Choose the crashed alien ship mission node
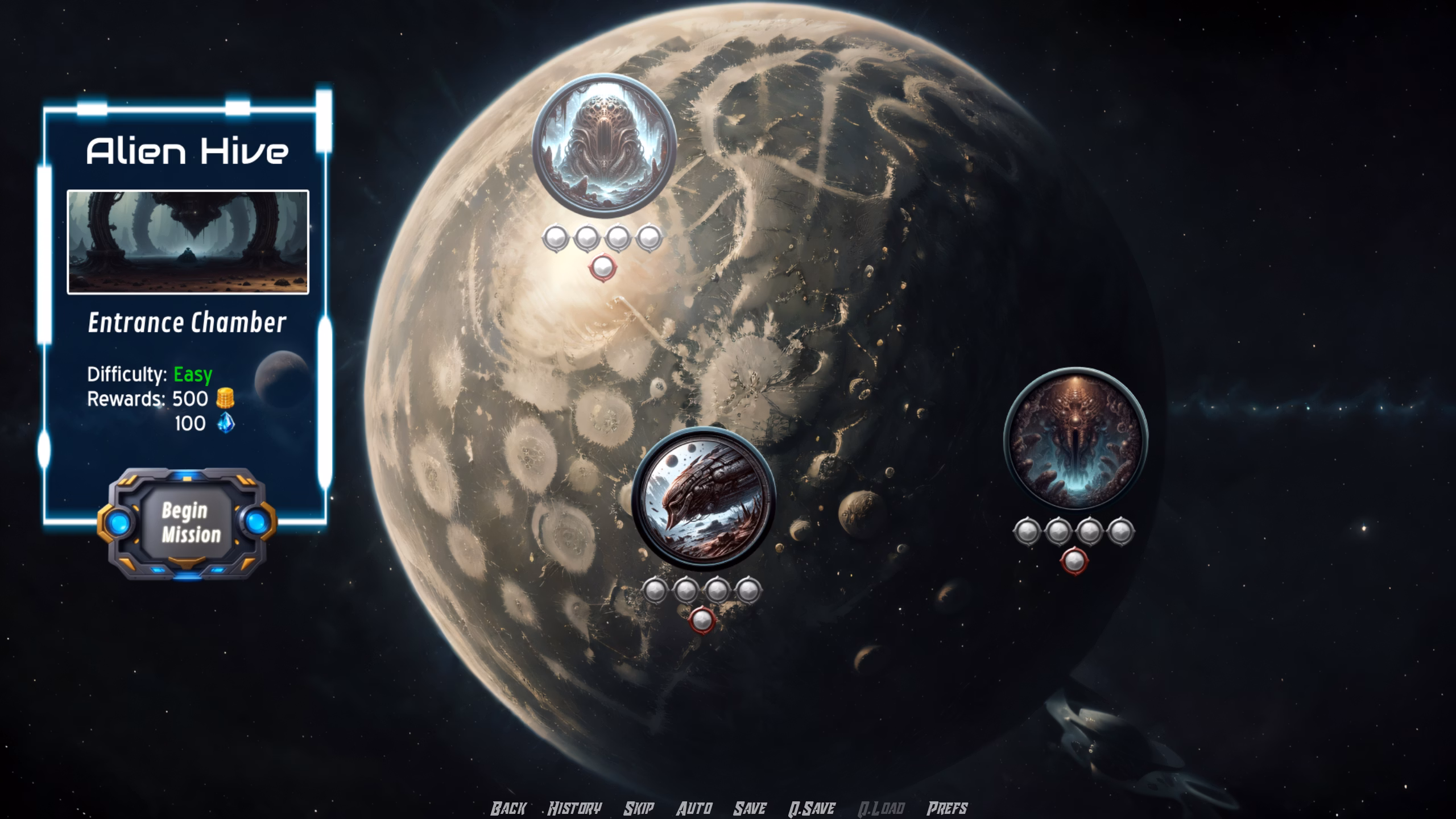 703,499
